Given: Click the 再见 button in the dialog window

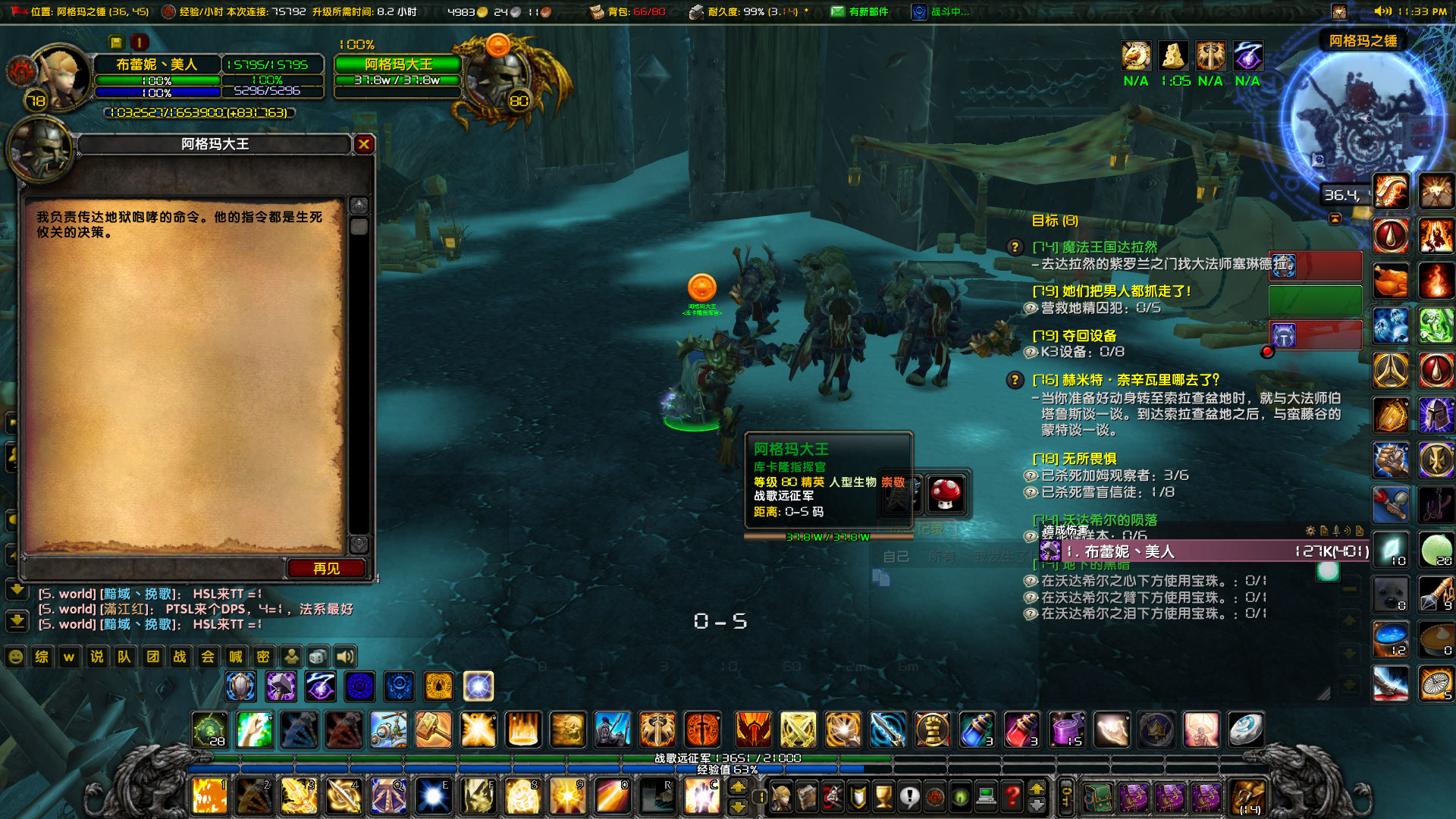Looking at the screenshot, I should [x=328, y=569].
